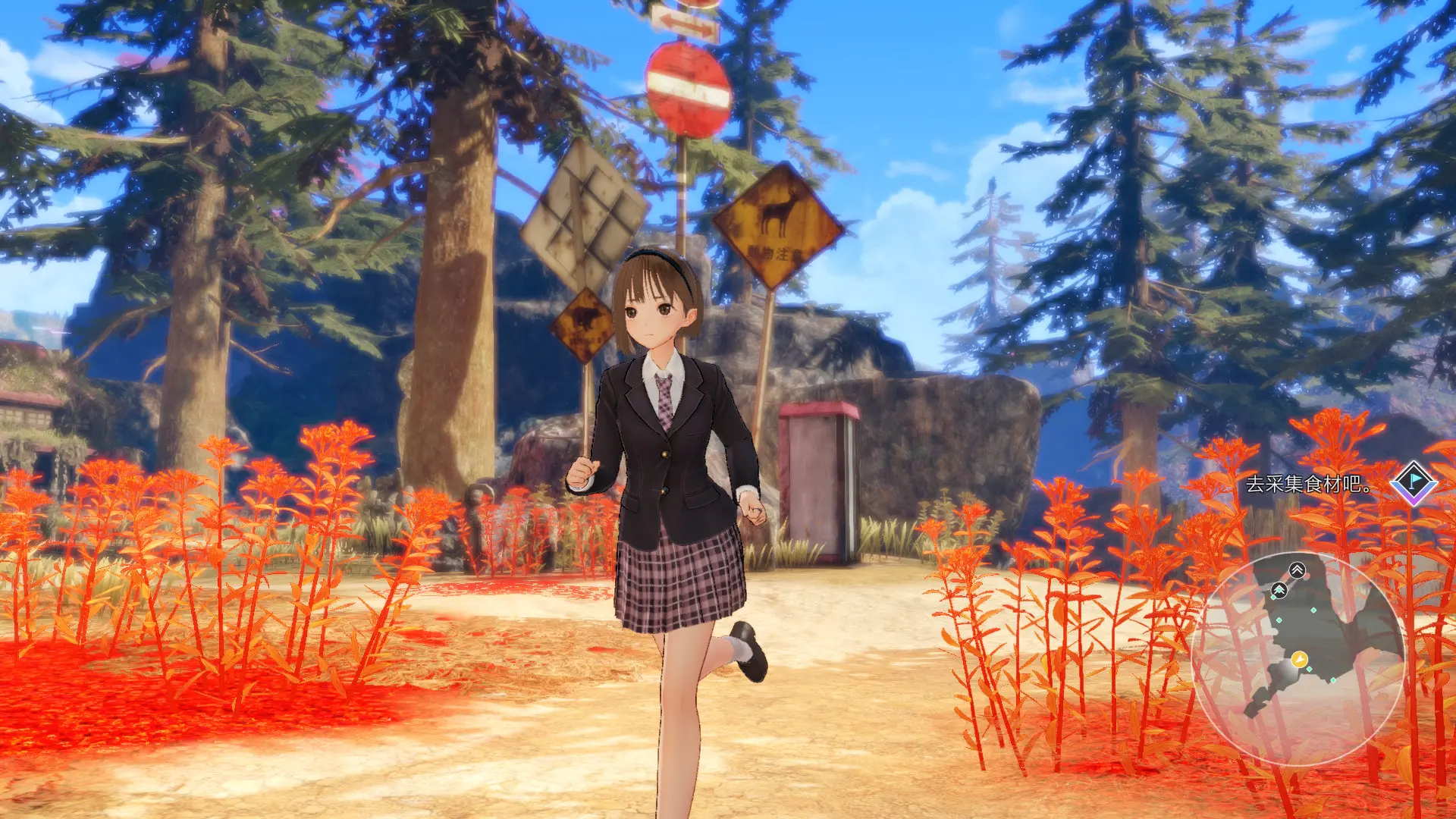Image resolution: width=1456 pixels, height=819 pixels.
Task: Click the yellow player arrow marker on minimap
Action: 1299,659
